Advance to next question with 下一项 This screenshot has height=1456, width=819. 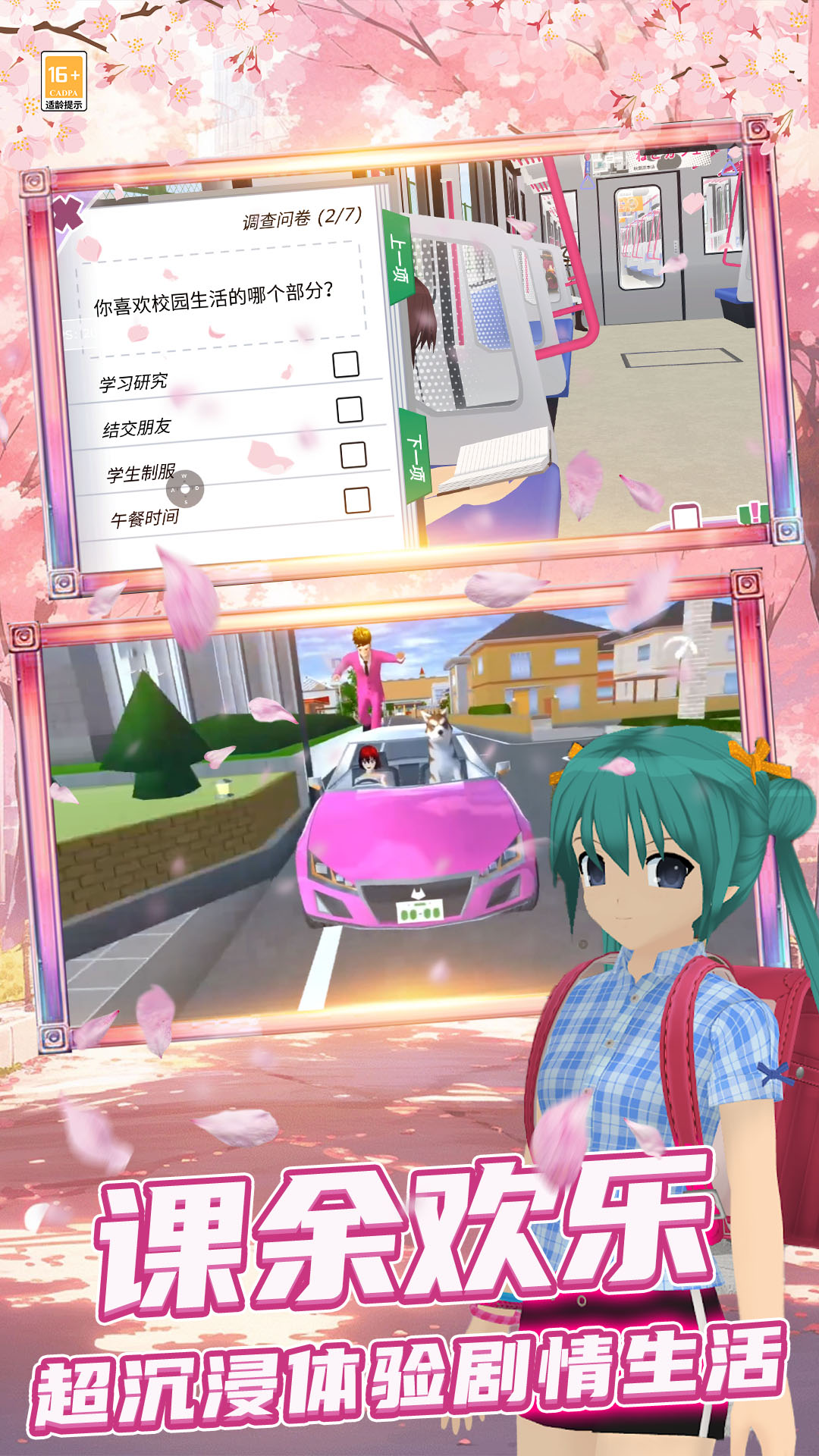point(416,457)
